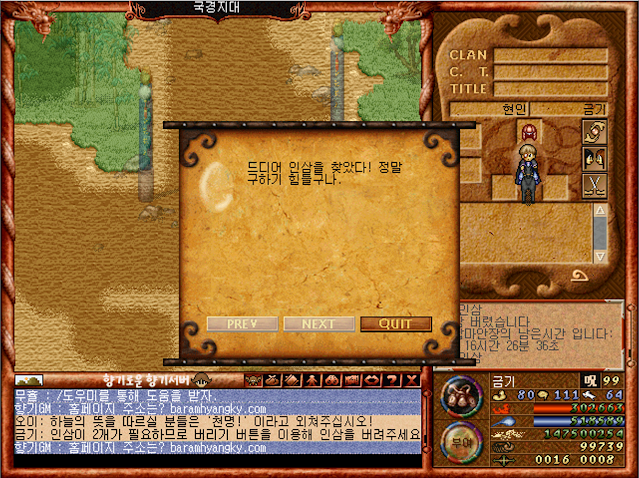Click the question mark help icon in the toolbar
The height and width of the screenshot is (478, 639).
pos(393,380)
